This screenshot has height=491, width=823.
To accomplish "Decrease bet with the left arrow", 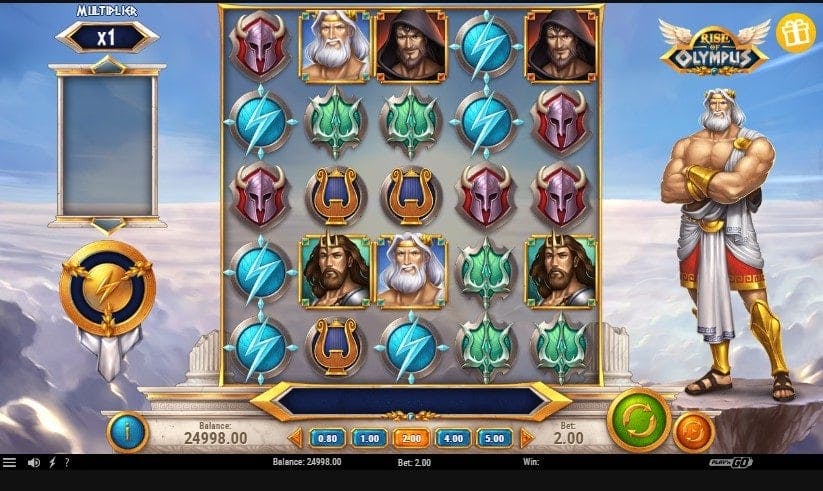I will (296, 438).
